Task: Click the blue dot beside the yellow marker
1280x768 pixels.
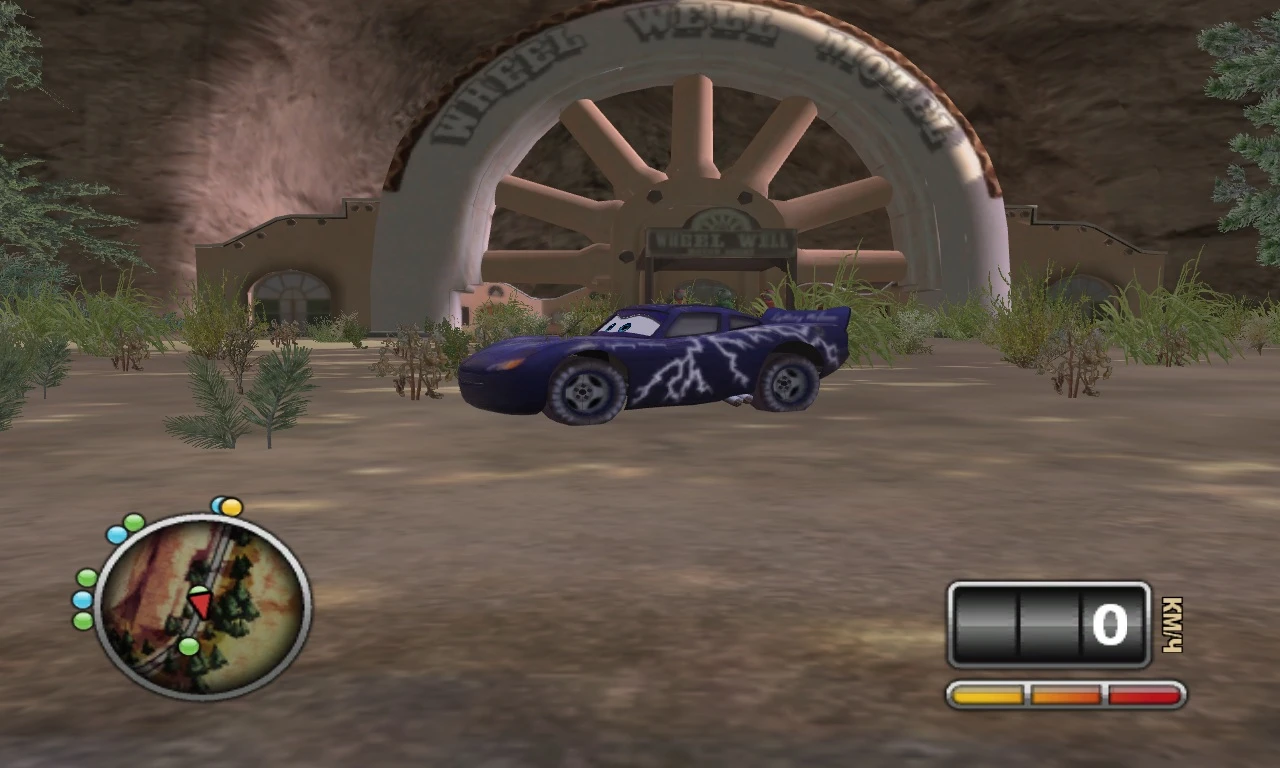Action: tap(217, 503)
